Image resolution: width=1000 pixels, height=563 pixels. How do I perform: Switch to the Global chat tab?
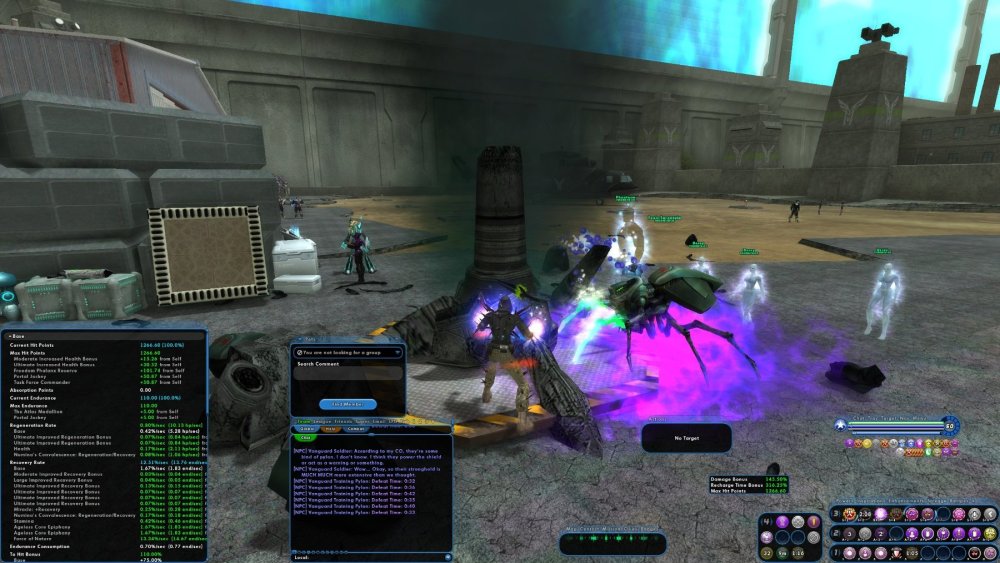[x=306, y=430]
